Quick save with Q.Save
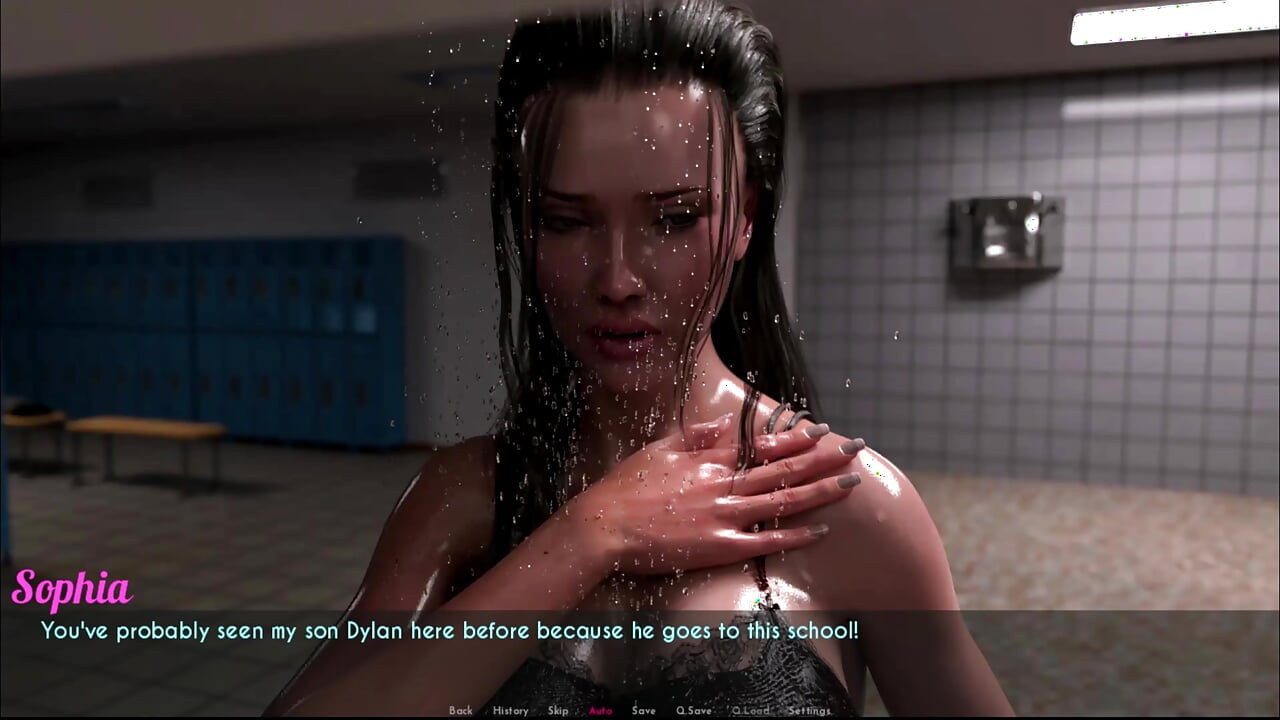The height and width of the screenshot is (720, 1280). (694, 711)
